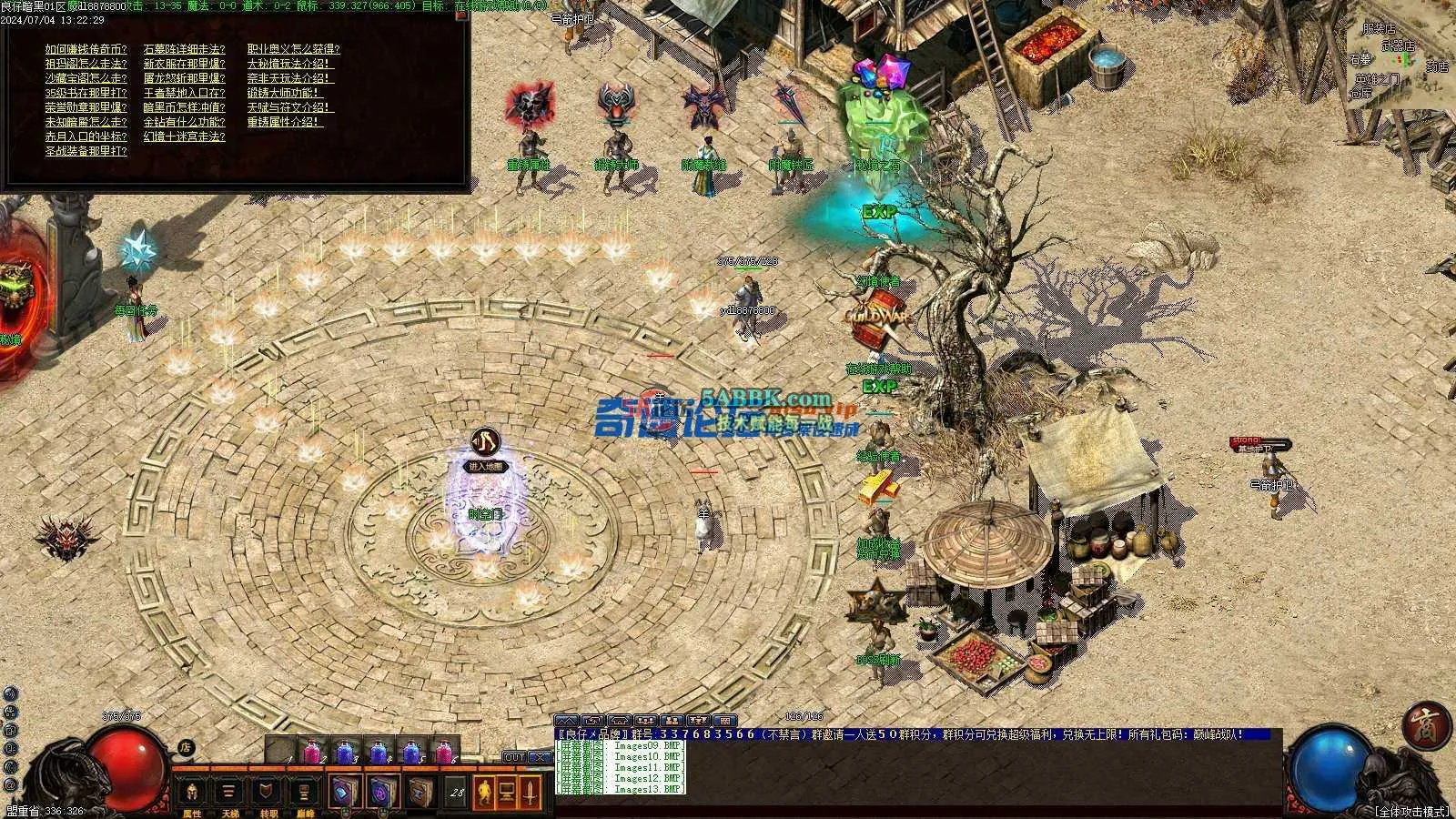1456x819 pixels.
Task: Open the 石墓阵详细走法 help link
Action: [185, 49]
